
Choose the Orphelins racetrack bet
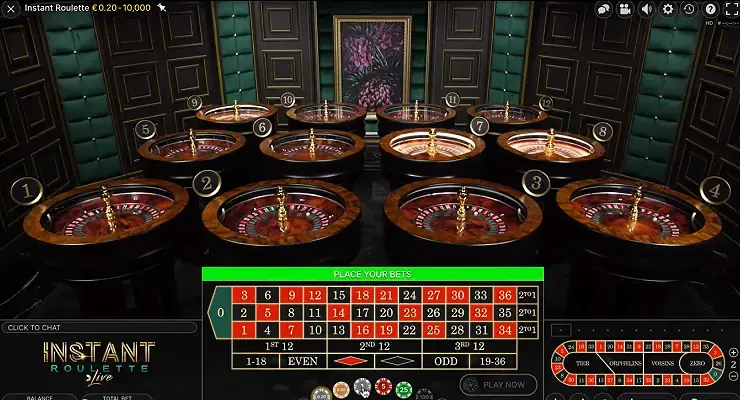[x=625, y=363]
